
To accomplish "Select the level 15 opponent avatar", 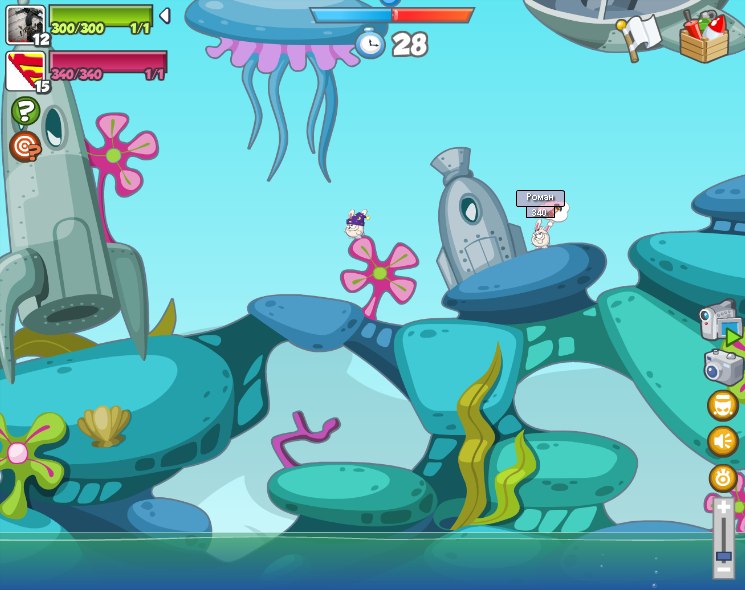I will pos(23,71).
